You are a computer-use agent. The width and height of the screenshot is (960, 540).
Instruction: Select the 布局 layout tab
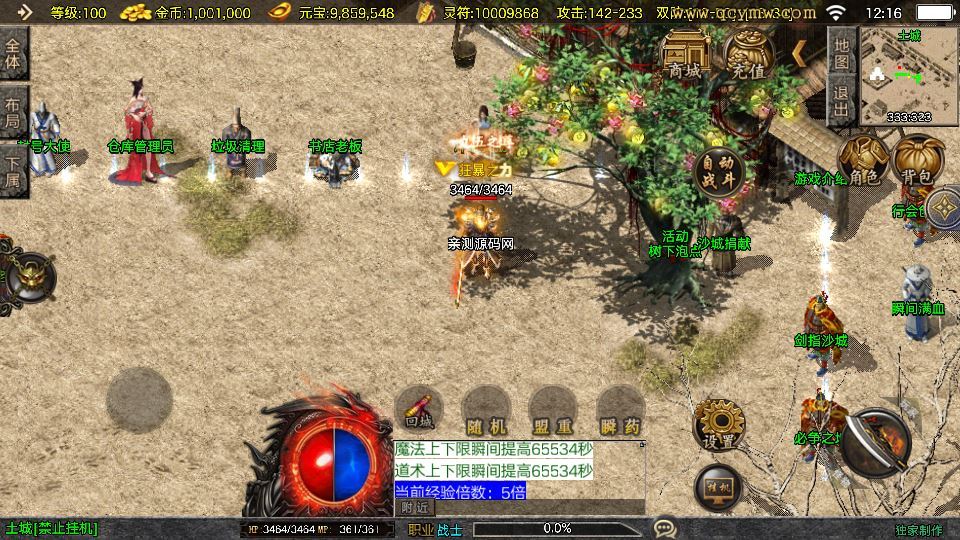point(13,110)
